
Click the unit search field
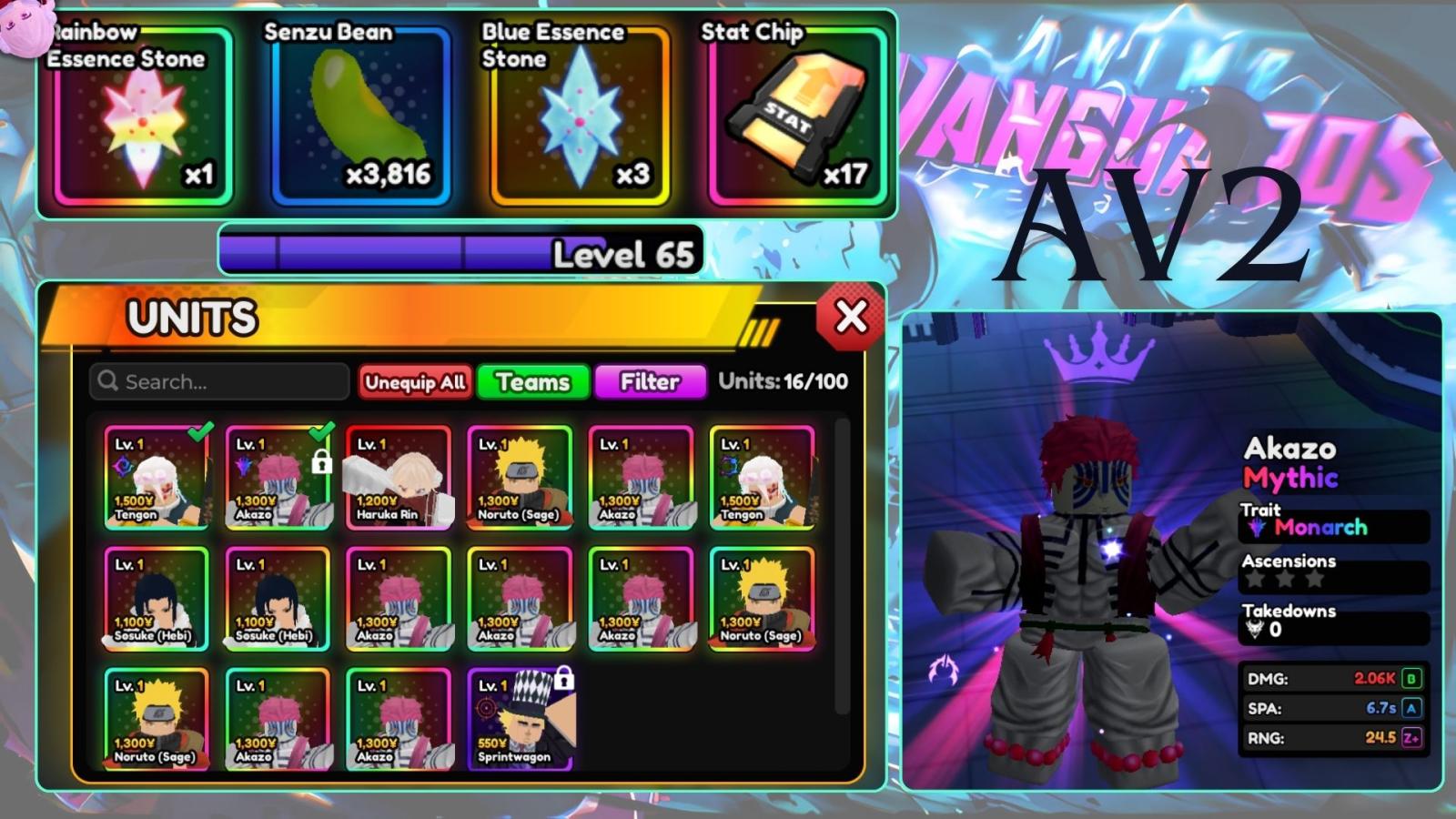click(220, 381)
